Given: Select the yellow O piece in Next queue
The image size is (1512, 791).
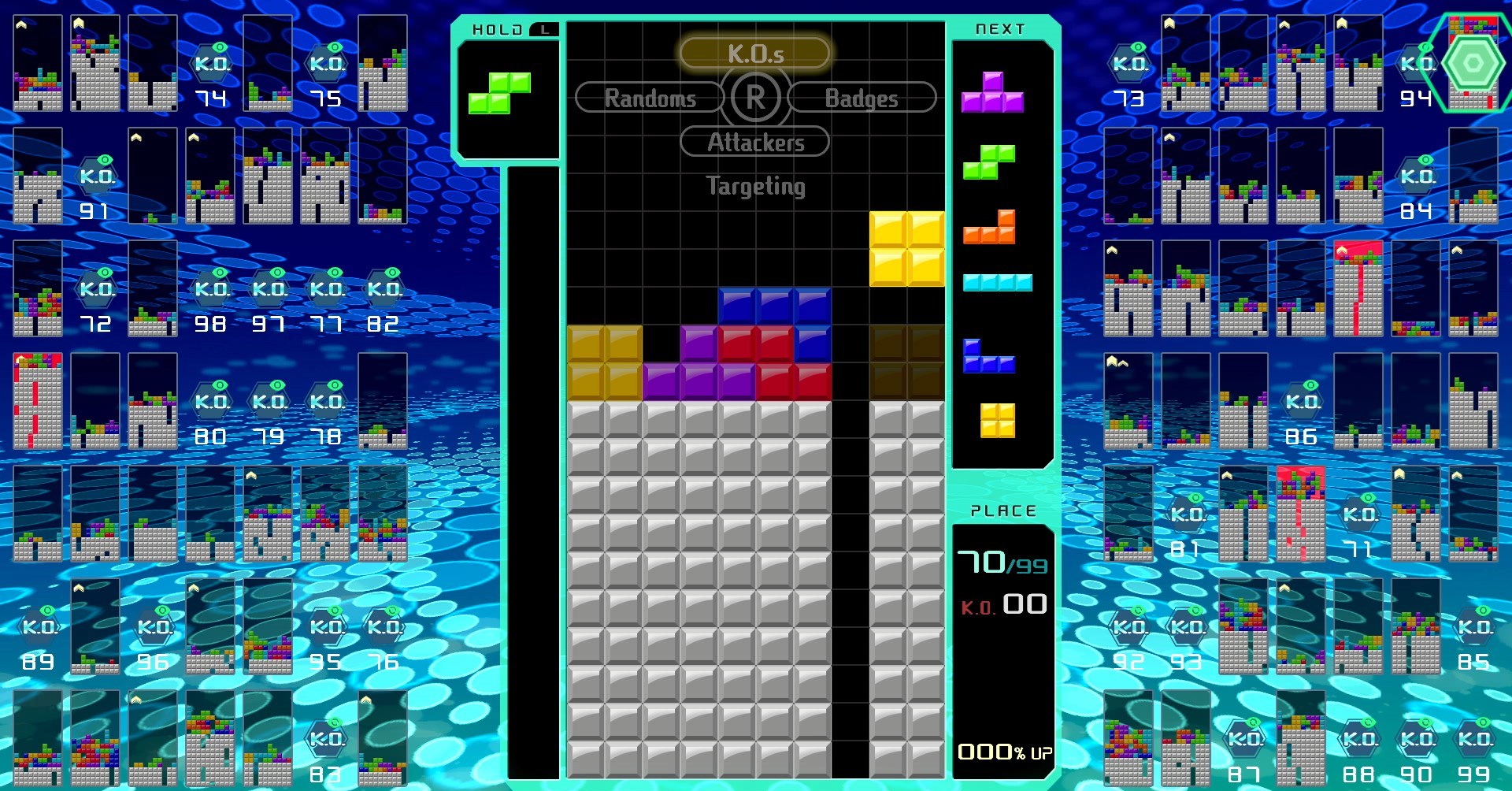Looking at the screenshot, I should [997, 420].
